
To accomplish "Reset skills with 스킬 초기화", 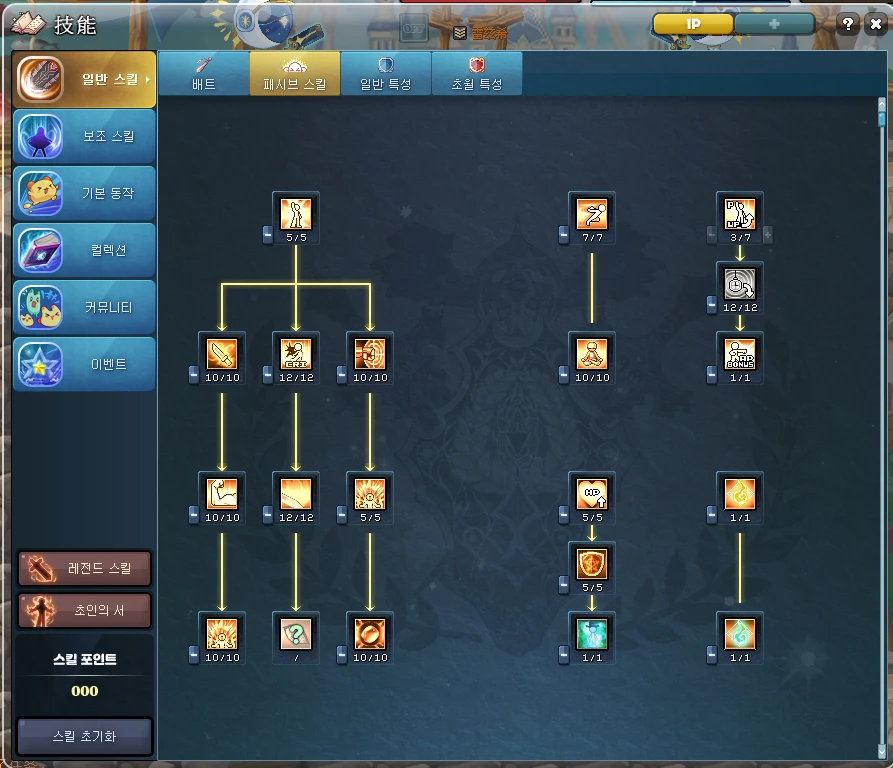I will pyautogui.click(x=85, y=736).
